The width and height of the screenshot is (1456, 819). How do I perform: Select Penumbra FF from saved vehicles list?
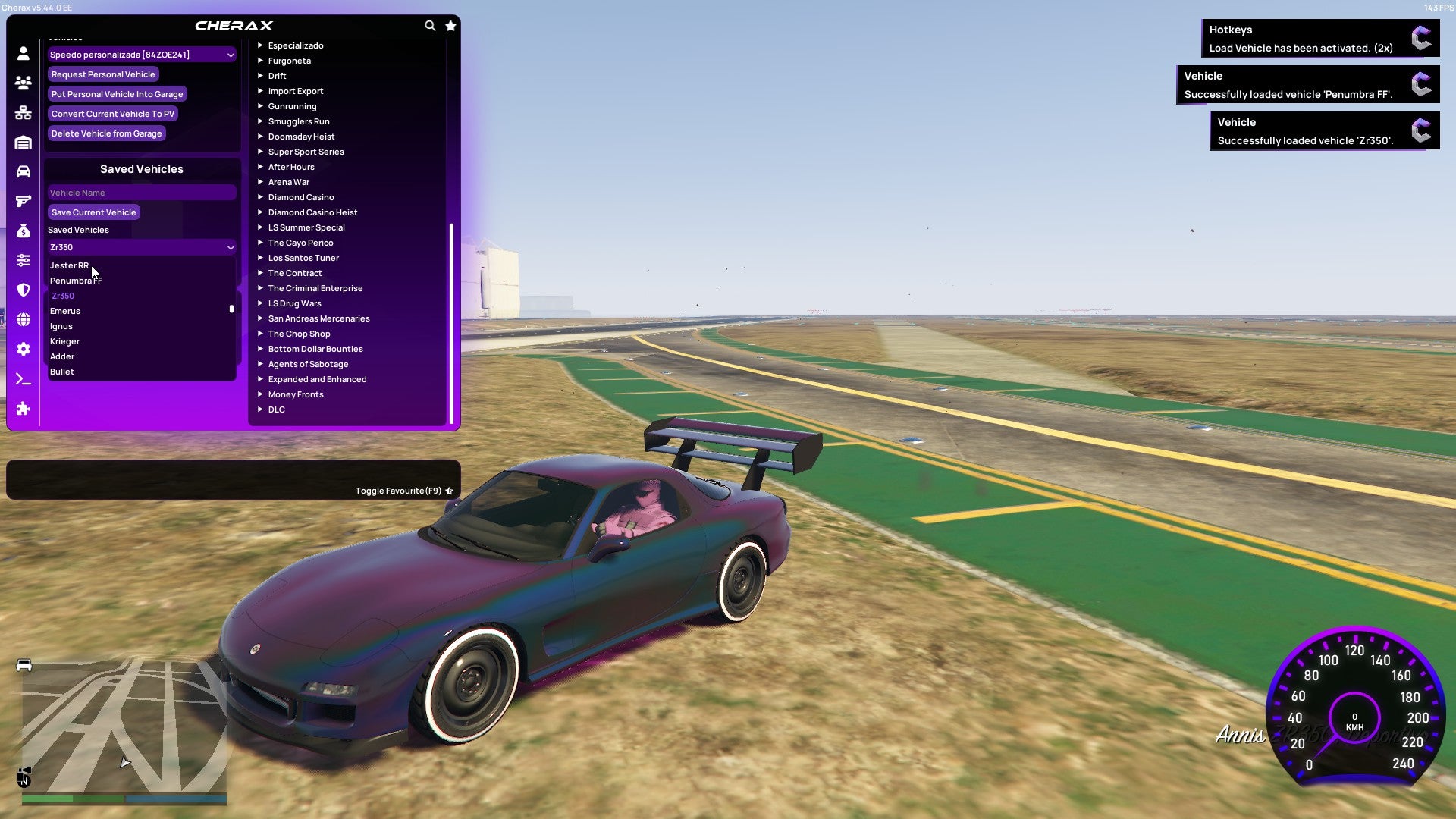[76, 281]
